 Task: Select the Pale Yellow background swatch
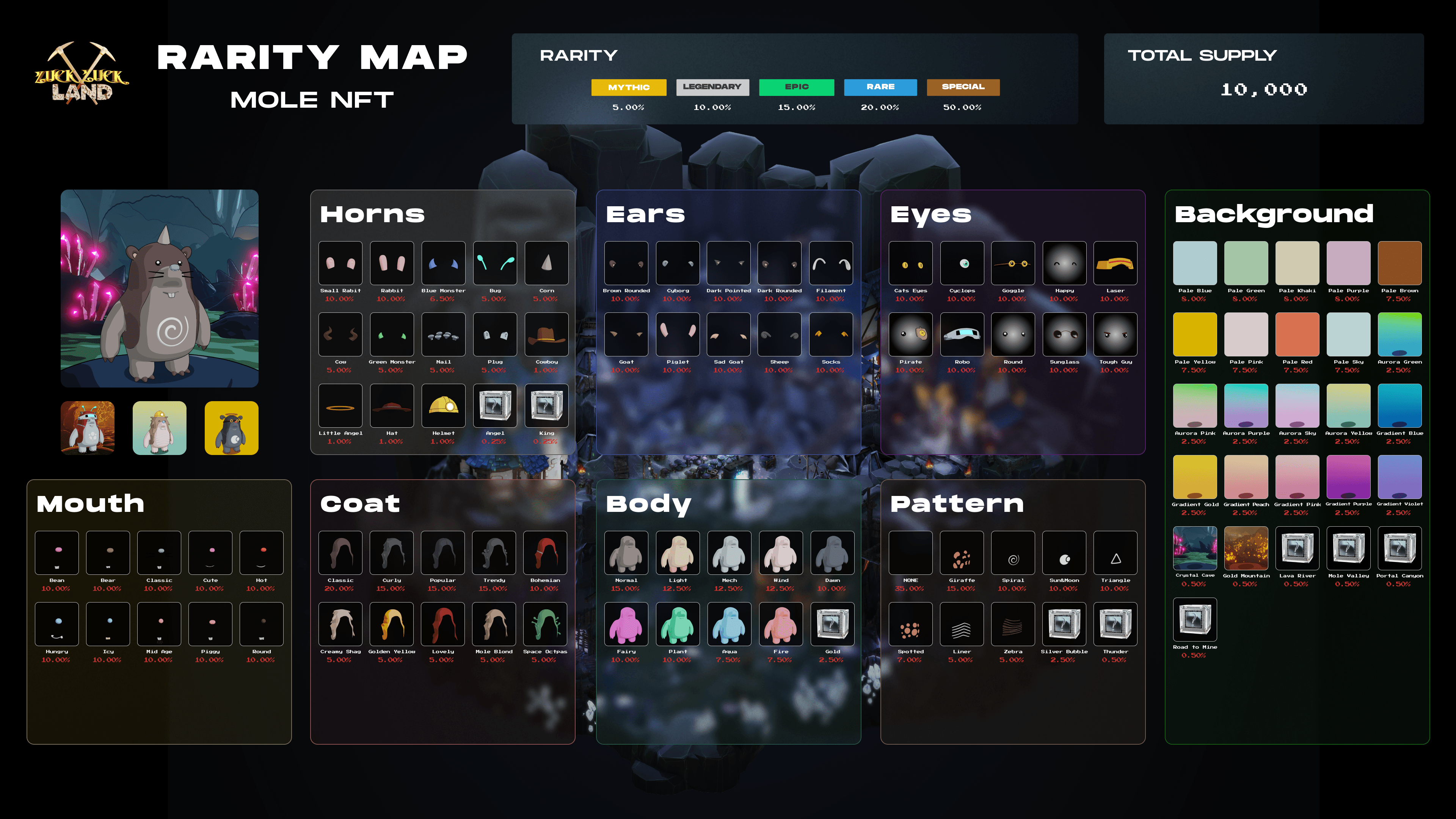pos(1195,334)
